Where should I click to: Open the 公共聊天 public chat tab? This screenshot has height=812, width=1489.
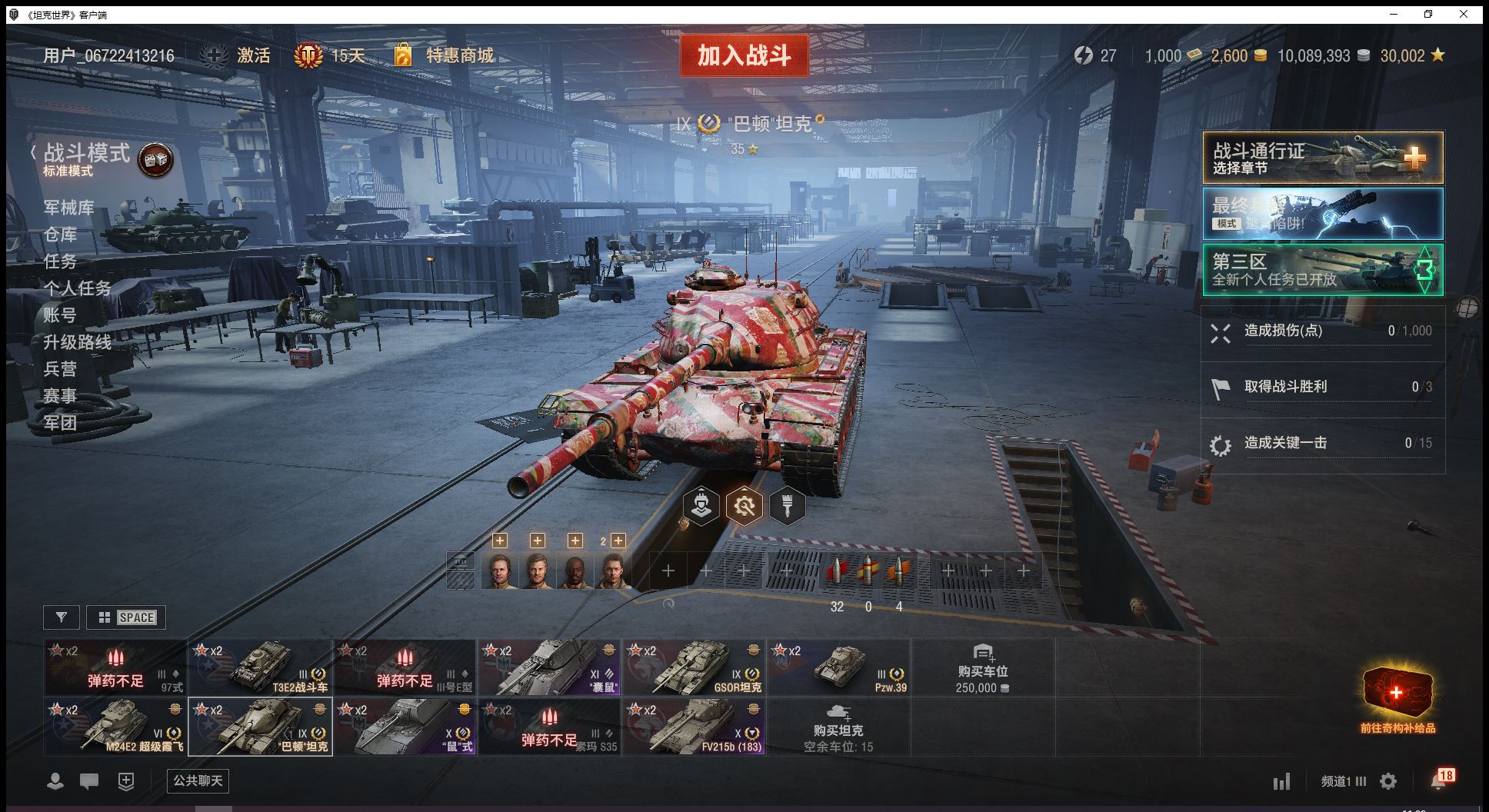(x=198, y=781)
